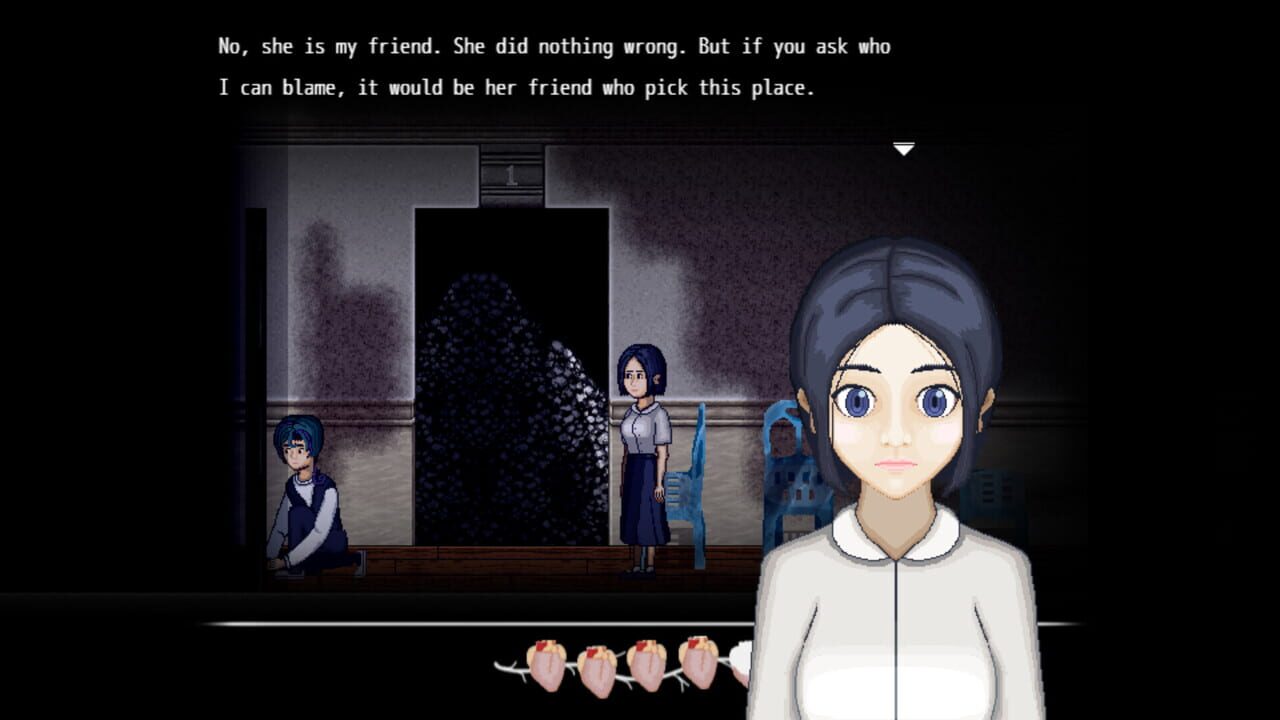Viewport: 1280px width, 720px height.
Task: Expand the dialogue using the downward triangle indicator
Action: [x=905, y=146]
